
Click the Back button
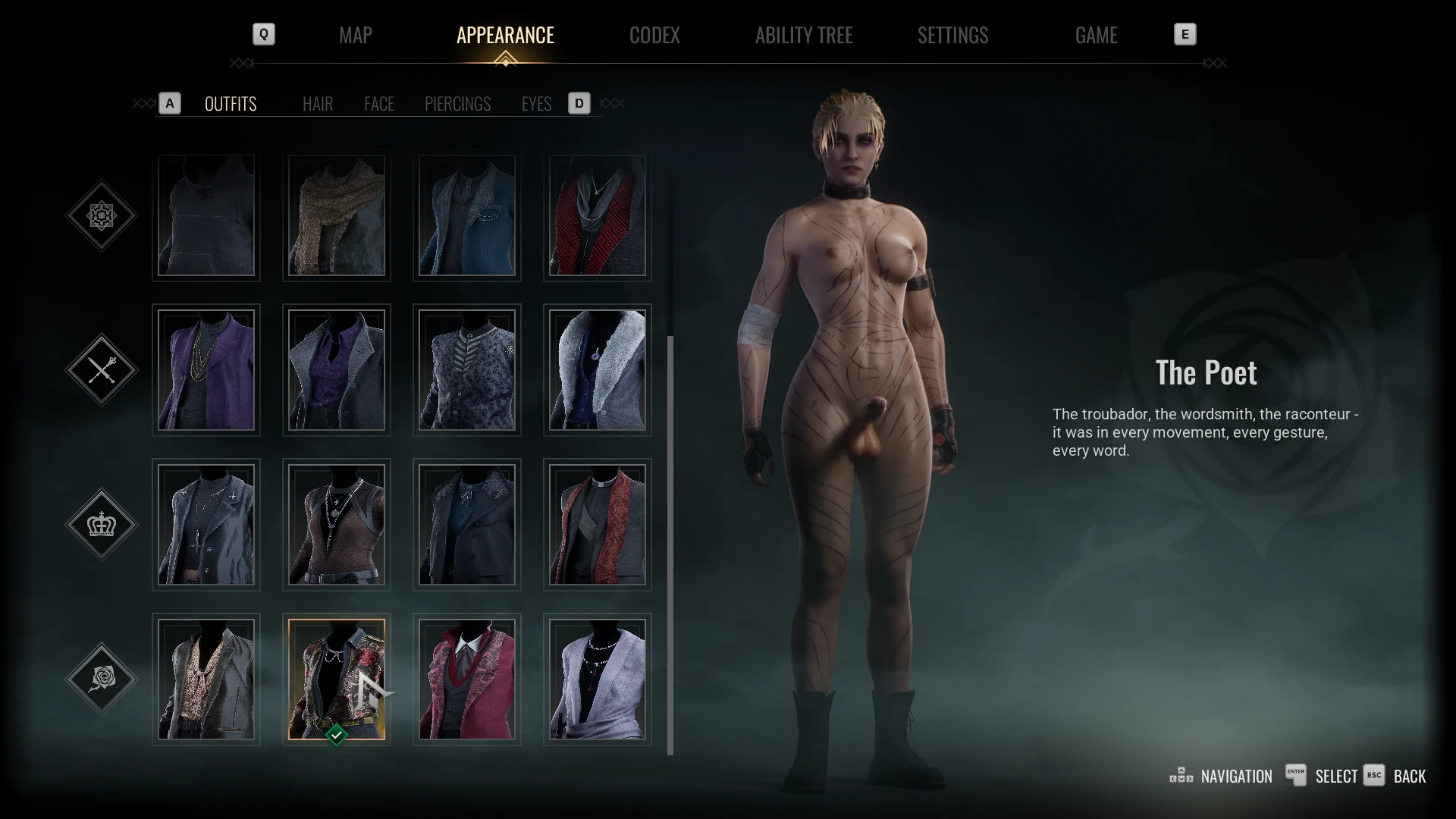(1409, 777)
